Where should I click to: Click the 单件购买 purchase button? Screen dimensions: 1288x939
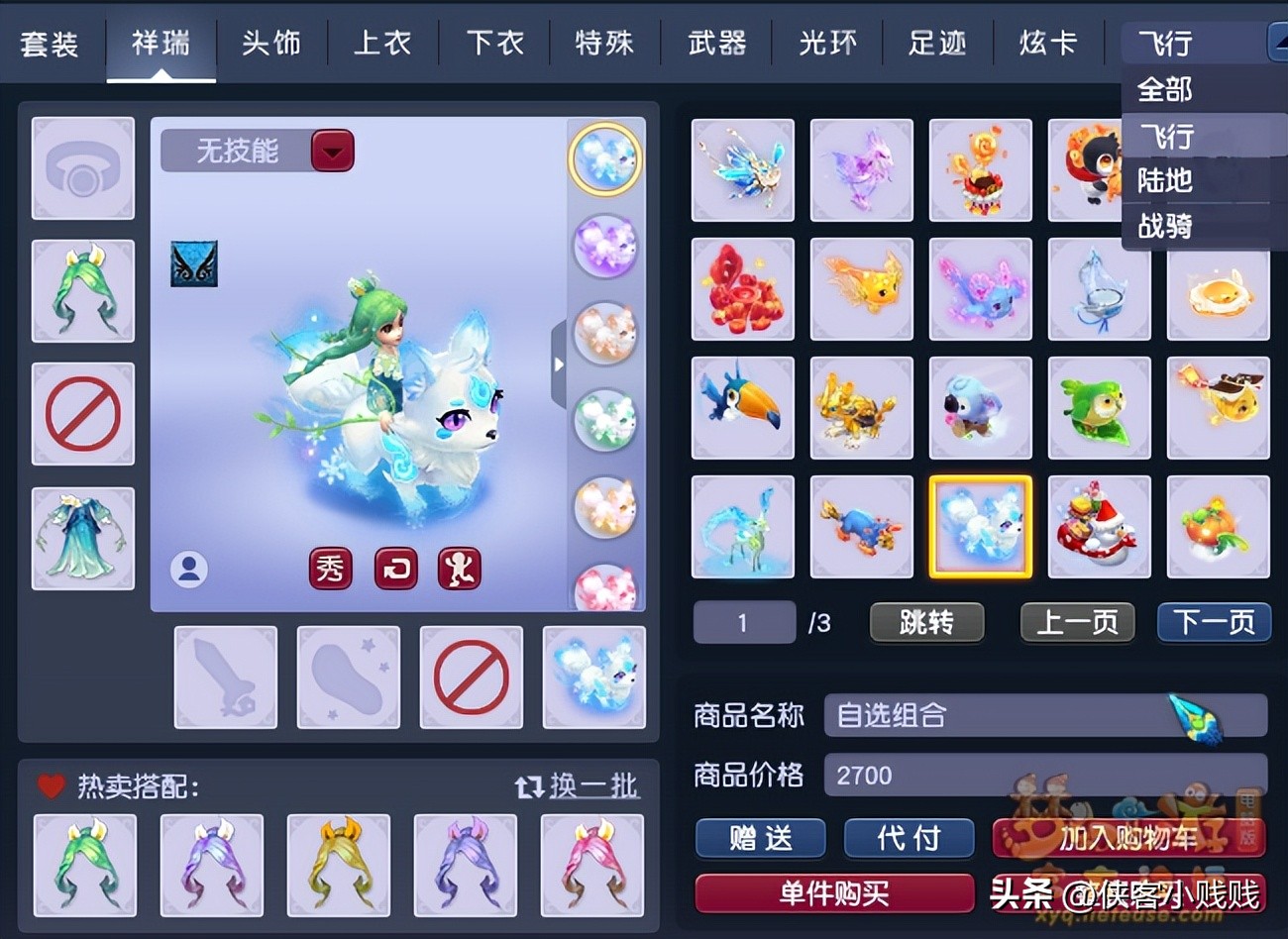click(835, 893)
